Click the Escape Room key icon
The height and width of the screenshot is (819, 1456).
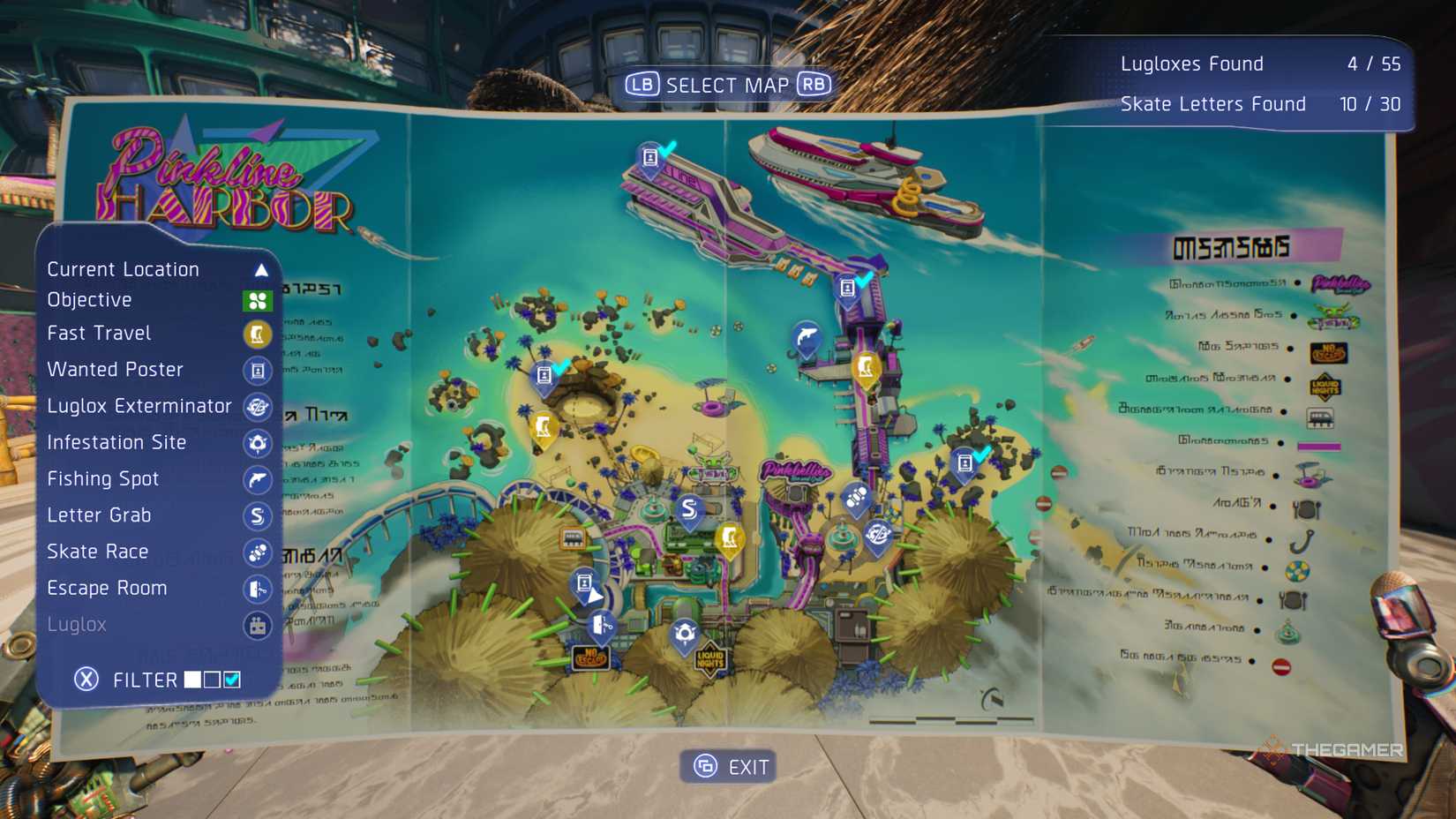click(x=257, y=589)
